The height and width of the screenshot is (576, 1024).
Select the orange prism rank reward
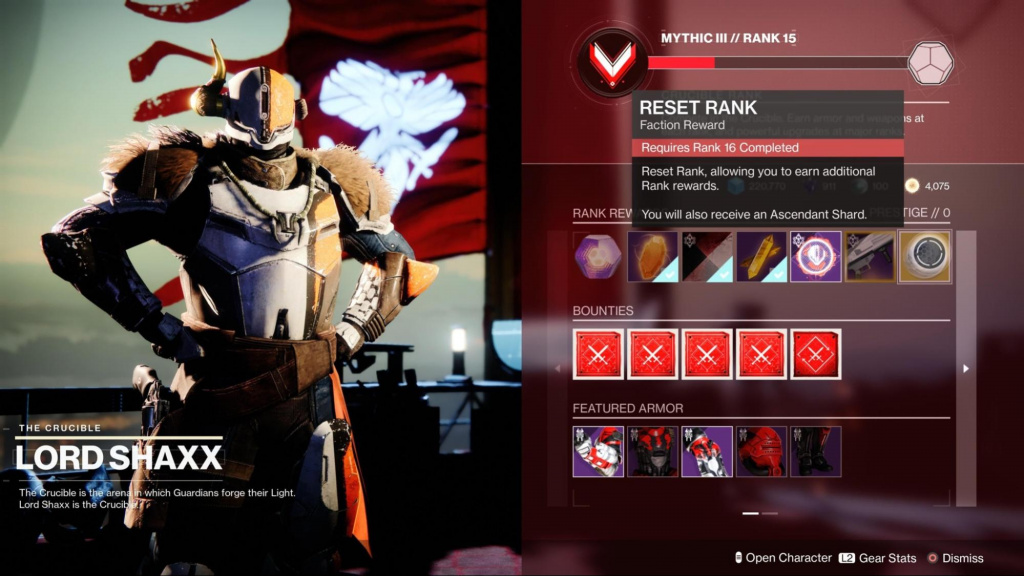pos(652,257)
